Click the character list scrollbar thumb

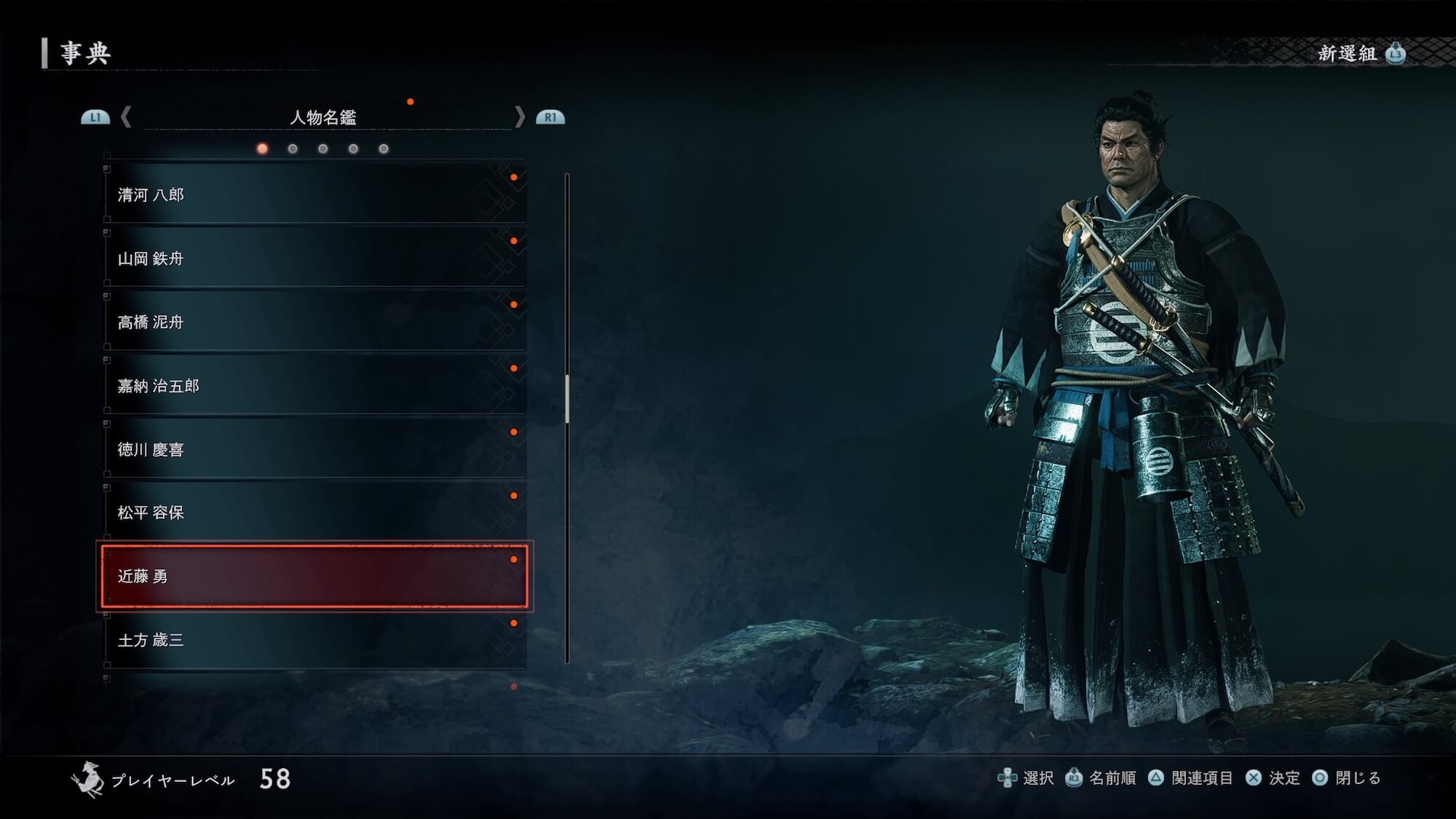coord(566,399)
